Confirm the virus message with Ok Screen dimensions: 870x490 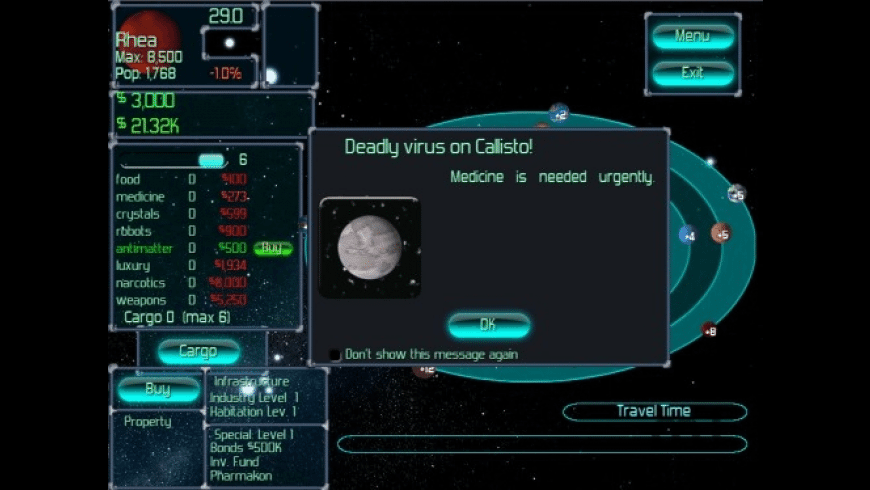pos(488,325)
